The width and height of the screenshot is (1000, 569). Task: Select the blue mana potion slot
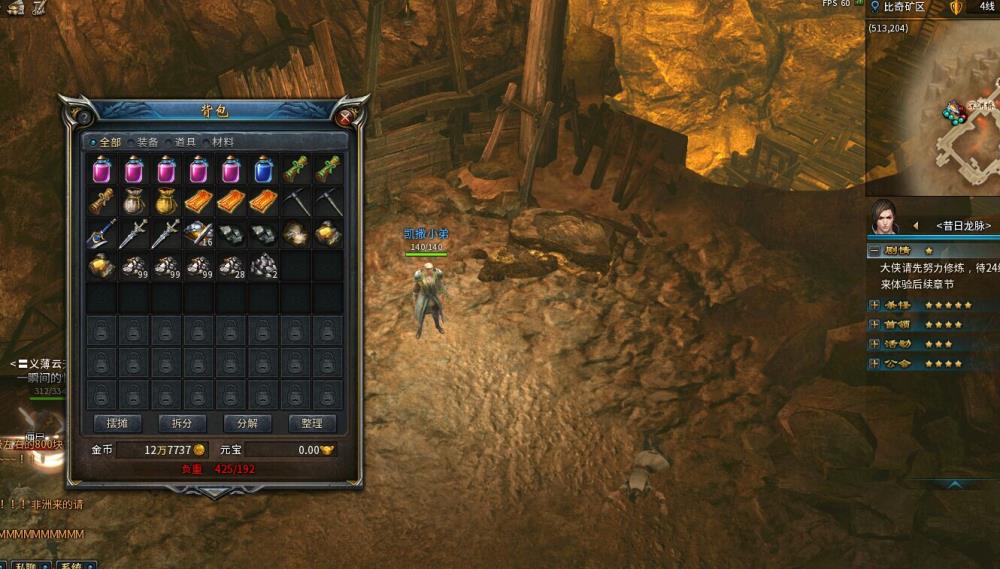click(x=263, y=169)
